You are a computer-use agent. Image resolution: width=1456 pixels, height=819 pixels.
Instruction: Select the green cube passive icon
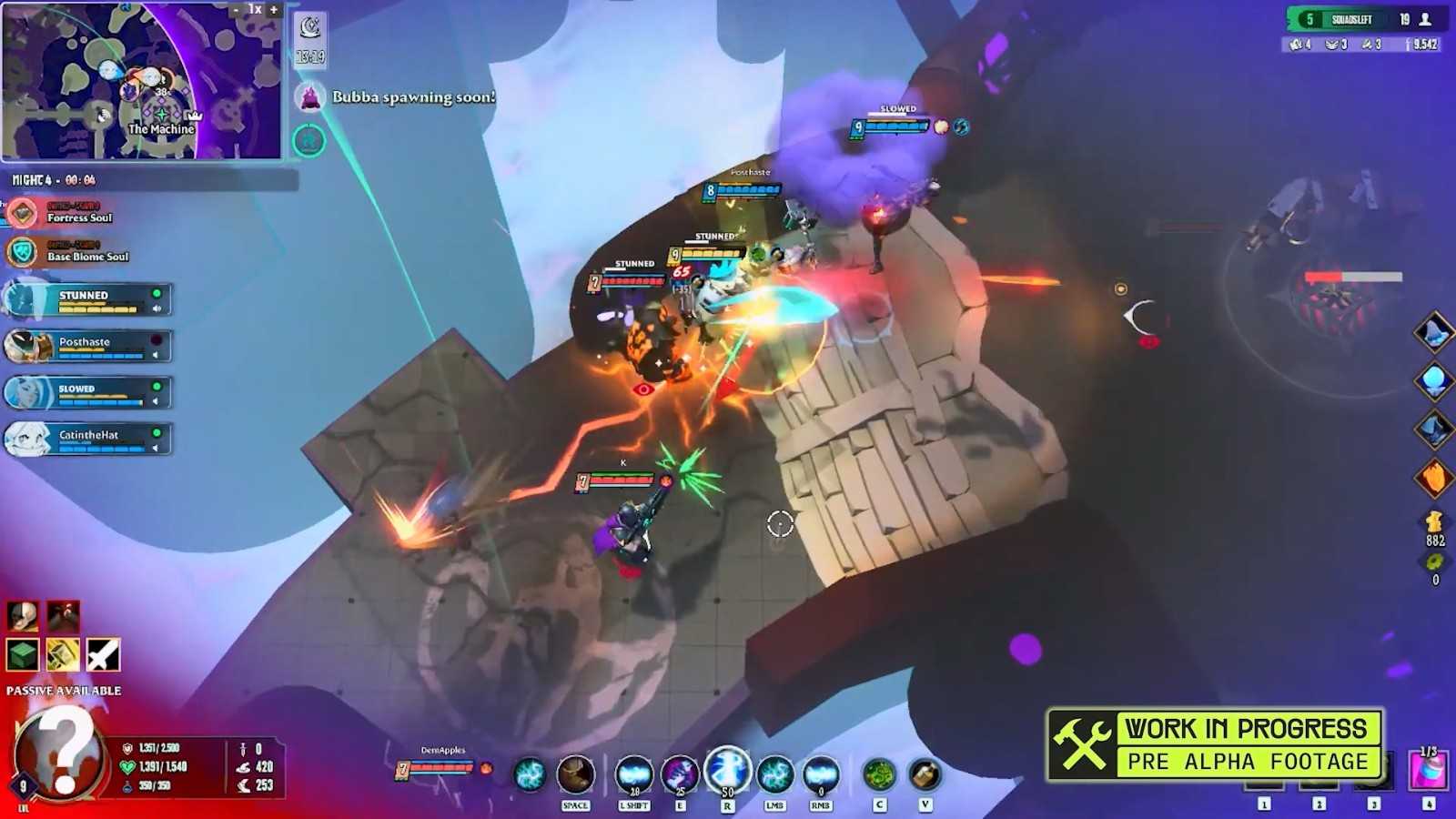[x=23, y=654]
